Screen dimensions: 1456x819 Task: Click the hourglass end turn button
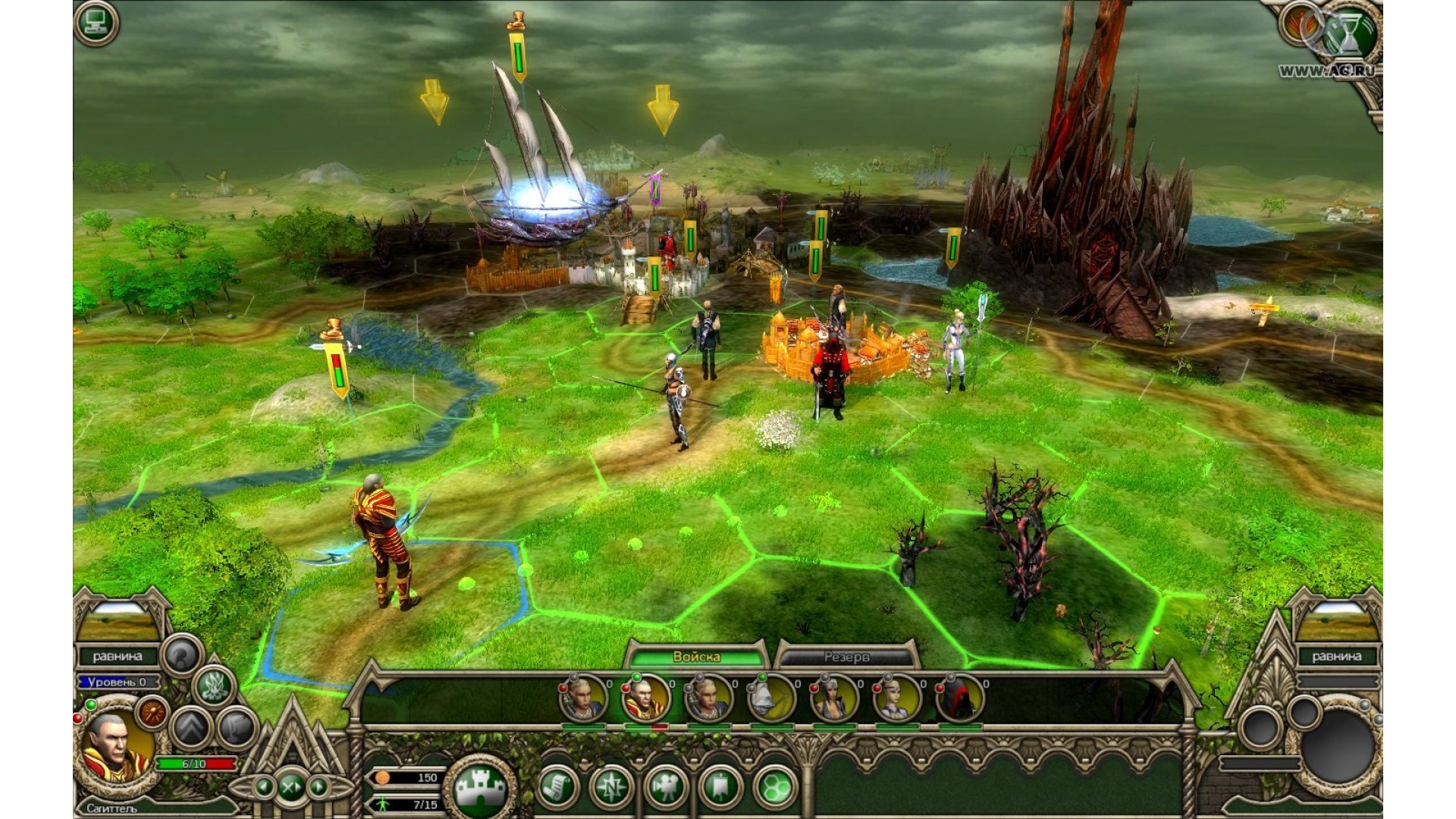pyautogui.click(x=1350, y=30)
